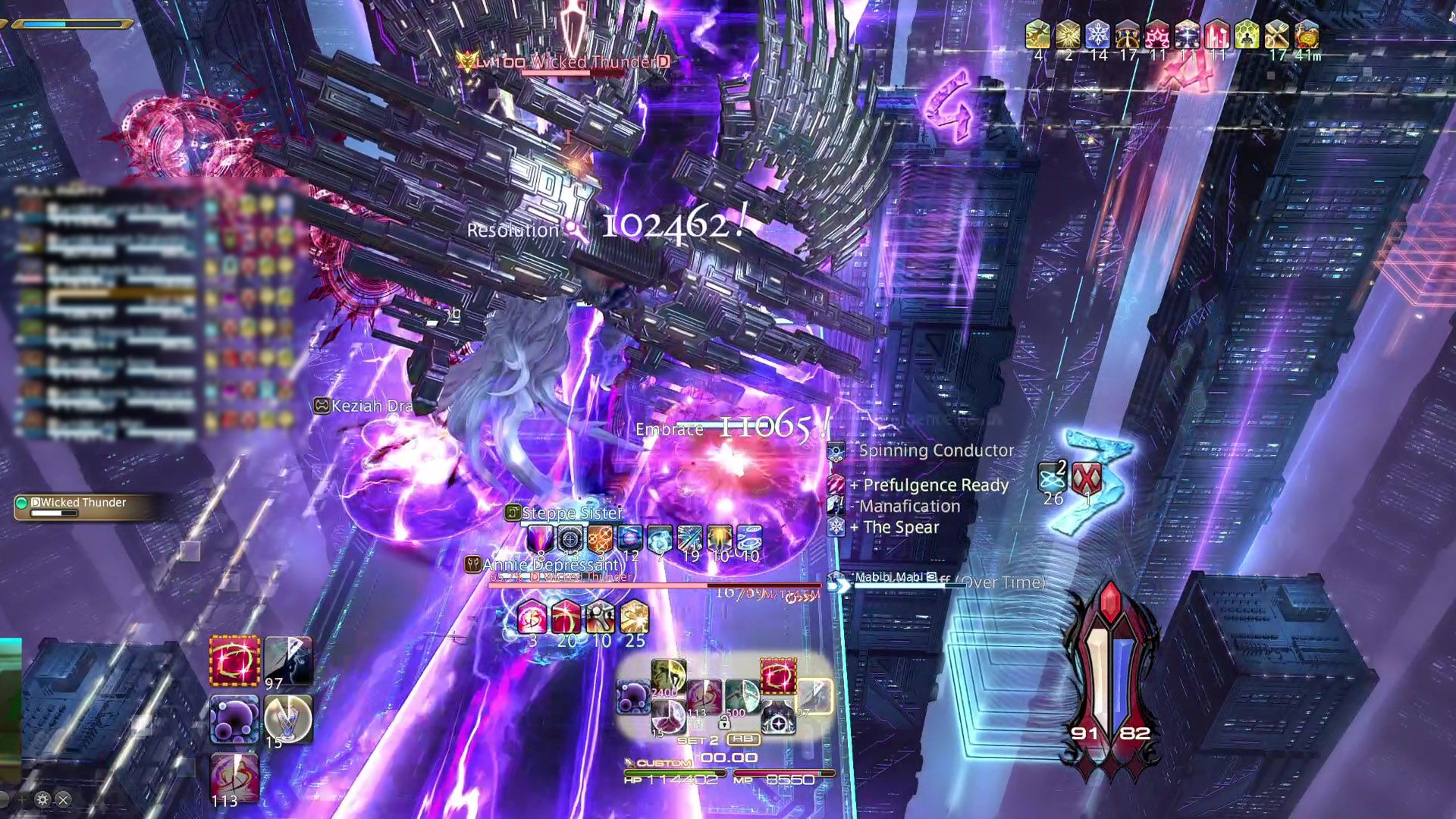This screenshot has width=1456, height=819.
Task: Check the fork and knife food buff
Action: (x=1277, y=35)
